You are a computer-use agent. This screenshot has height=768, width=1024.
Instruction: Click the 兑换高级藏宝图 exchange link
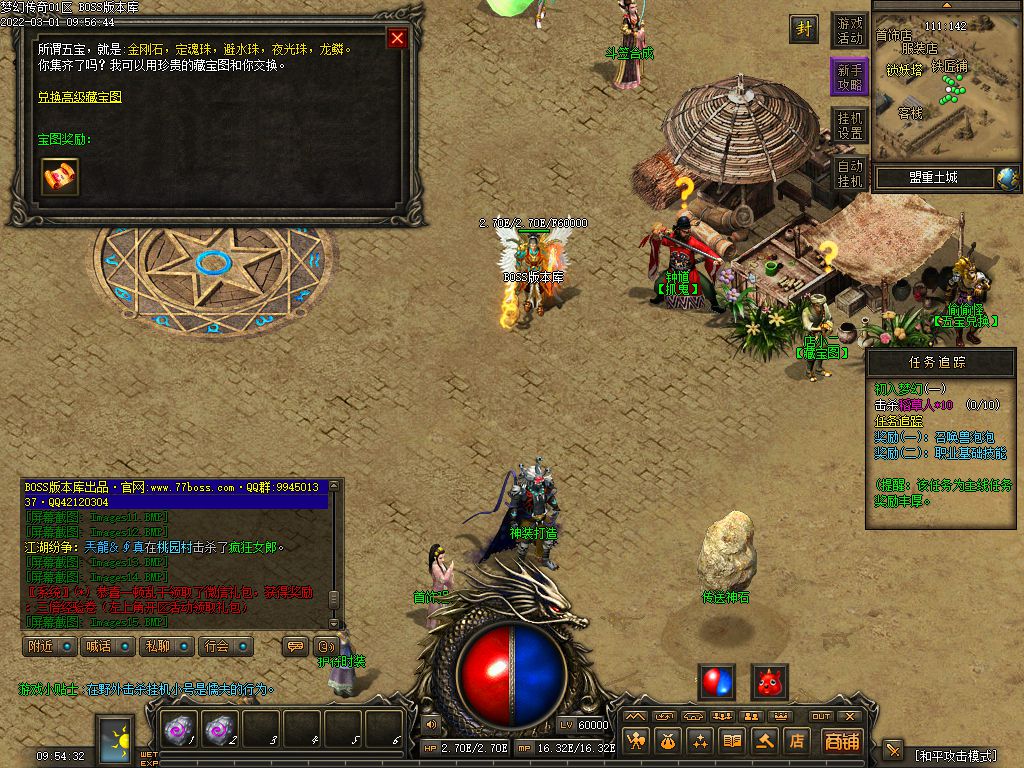pyautogui.click(x=80, y=97)
